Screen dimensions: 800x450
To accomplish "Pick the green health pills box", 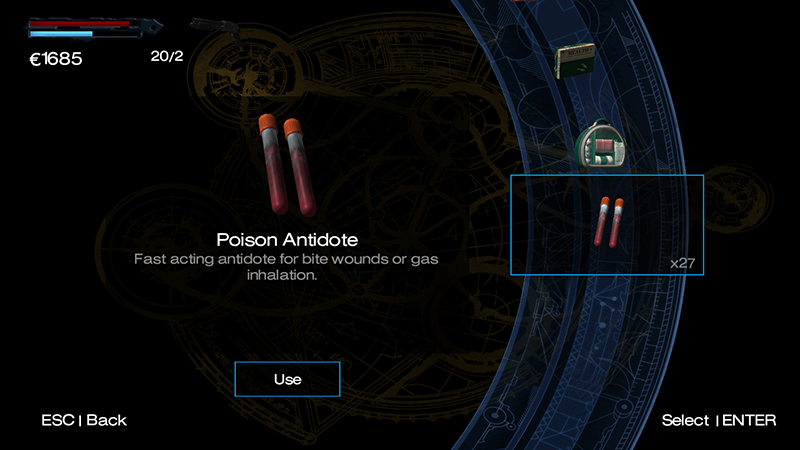I will [578, 60].
